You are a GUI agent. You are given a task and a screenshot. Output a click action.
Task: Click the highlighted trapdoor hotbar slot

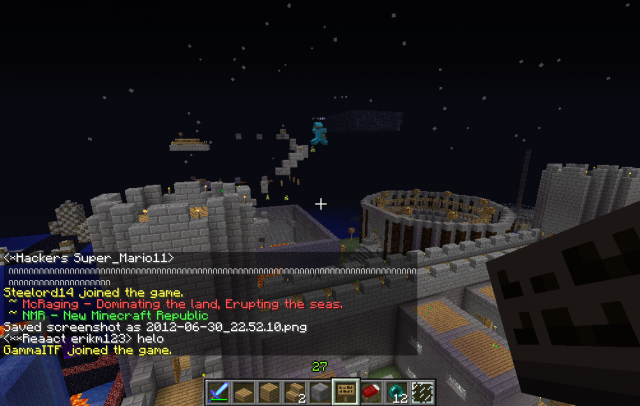345,391
